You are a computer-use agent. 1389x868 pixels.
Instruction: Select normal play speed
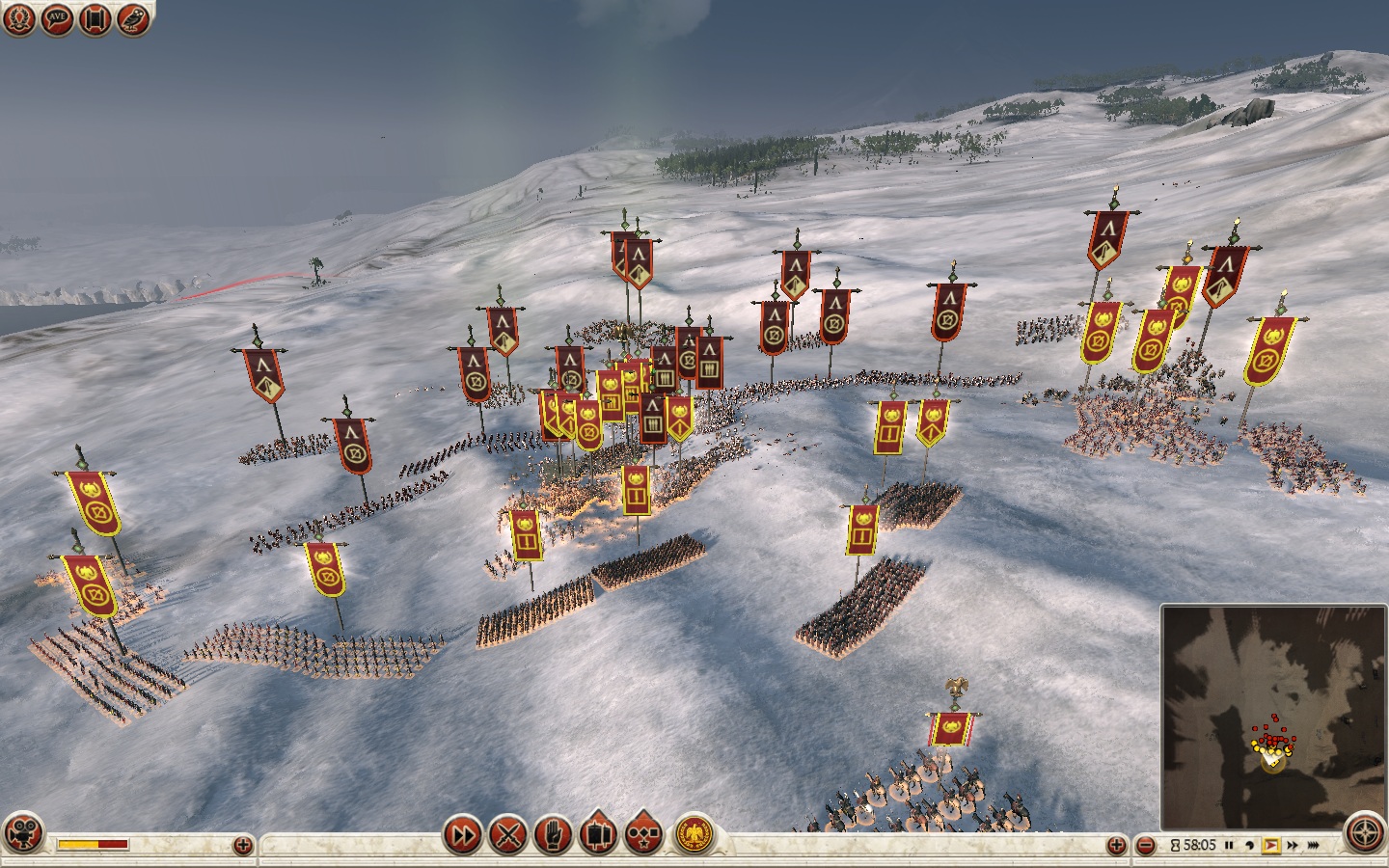1270,846
